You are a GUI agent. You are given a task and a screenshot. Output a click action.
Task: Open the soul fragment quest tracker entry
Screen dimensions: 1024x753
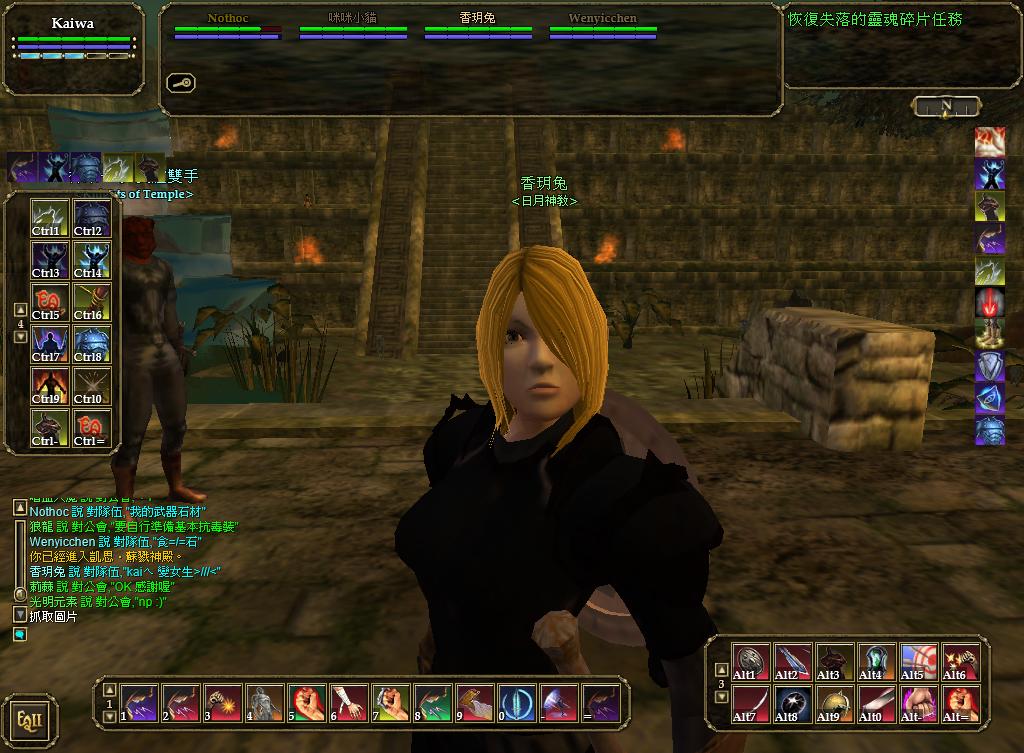point(875,19)
